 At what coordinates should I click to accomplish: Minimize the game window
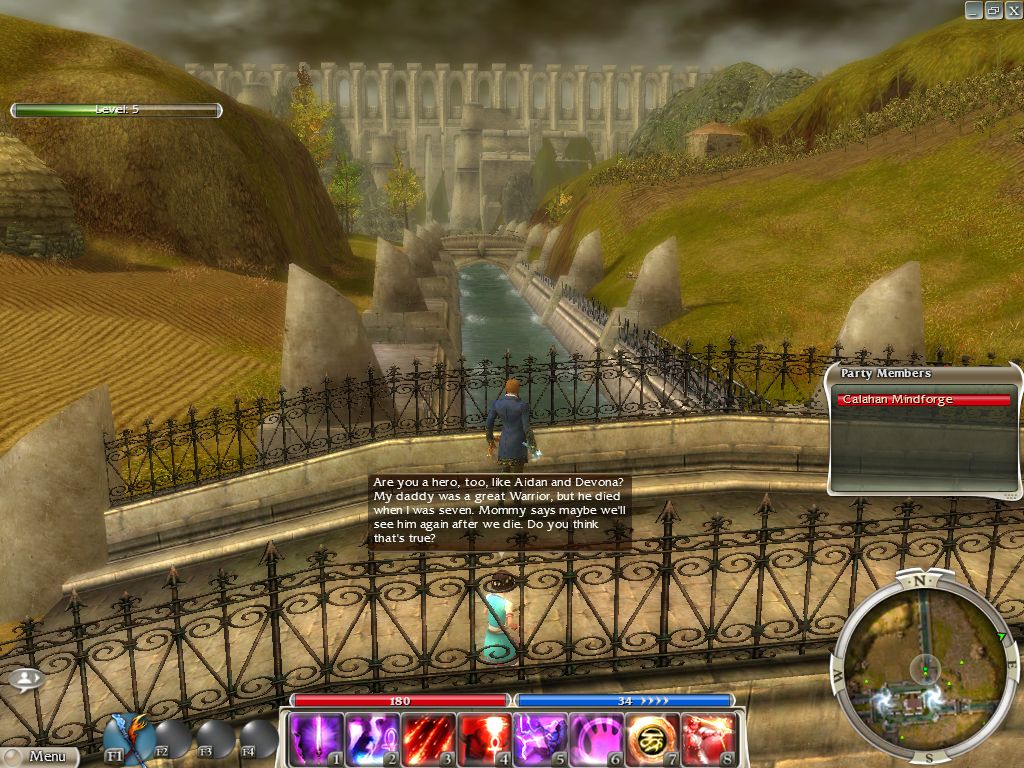coord(973,10)
